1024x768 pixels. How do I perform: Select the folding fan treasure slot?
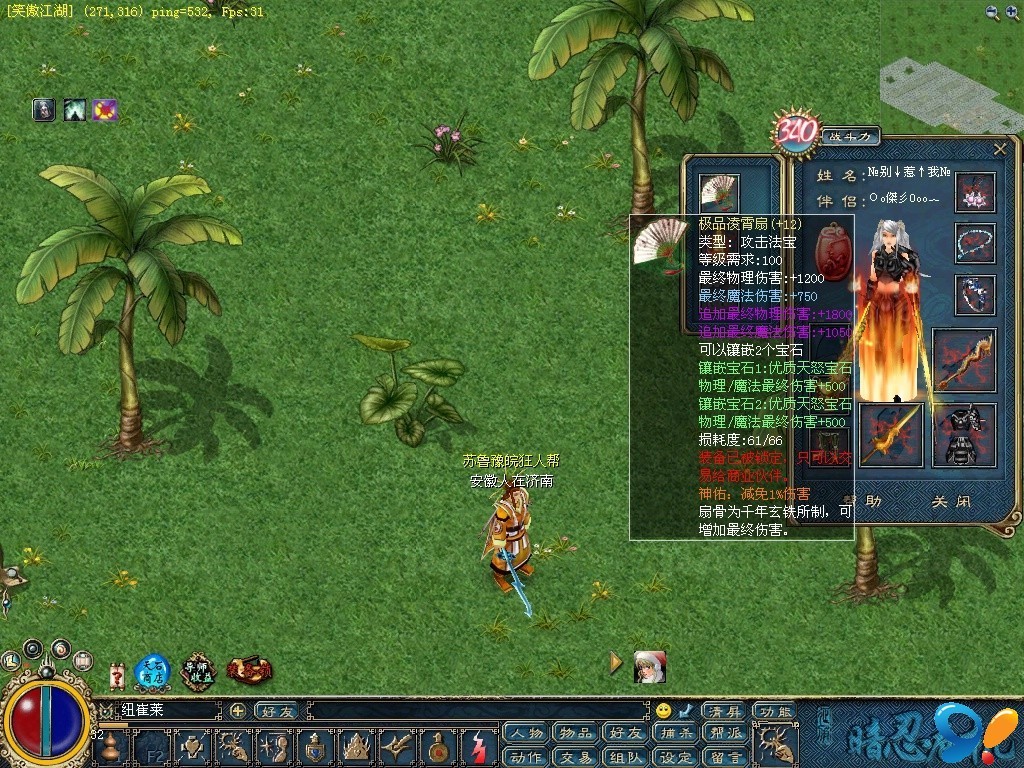click(x=718, y=191)
